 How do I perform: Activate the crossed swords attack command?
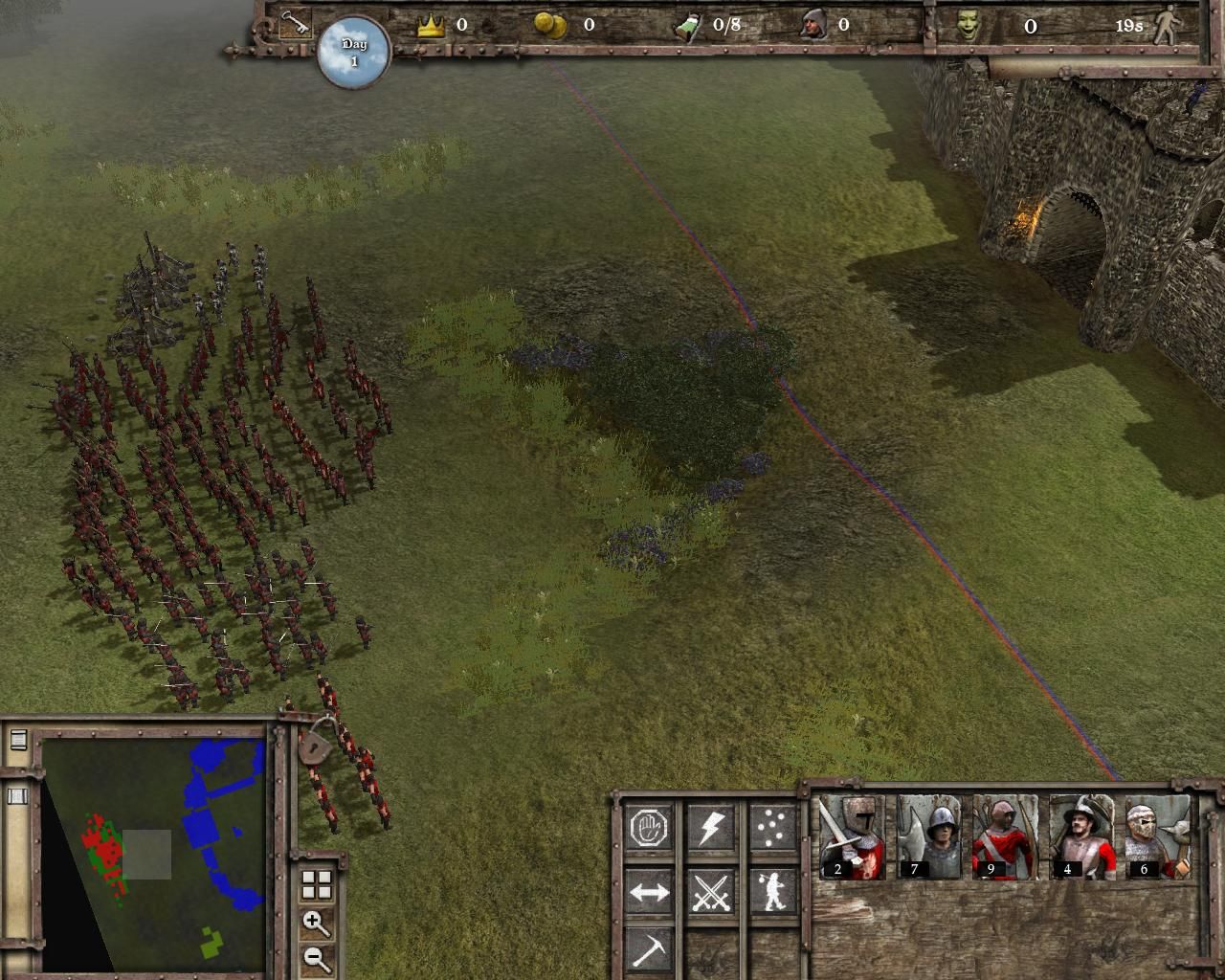click(710, 892)
